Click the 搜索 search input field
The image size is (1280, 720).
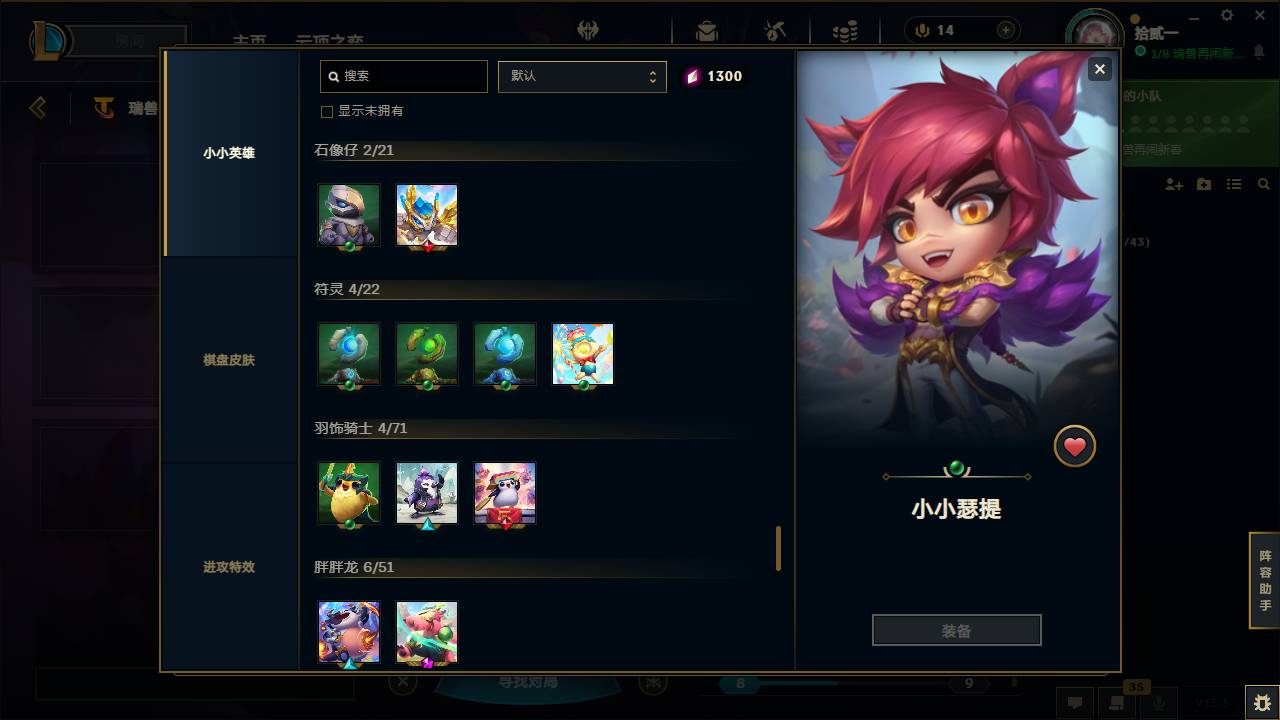pos(403,76)
